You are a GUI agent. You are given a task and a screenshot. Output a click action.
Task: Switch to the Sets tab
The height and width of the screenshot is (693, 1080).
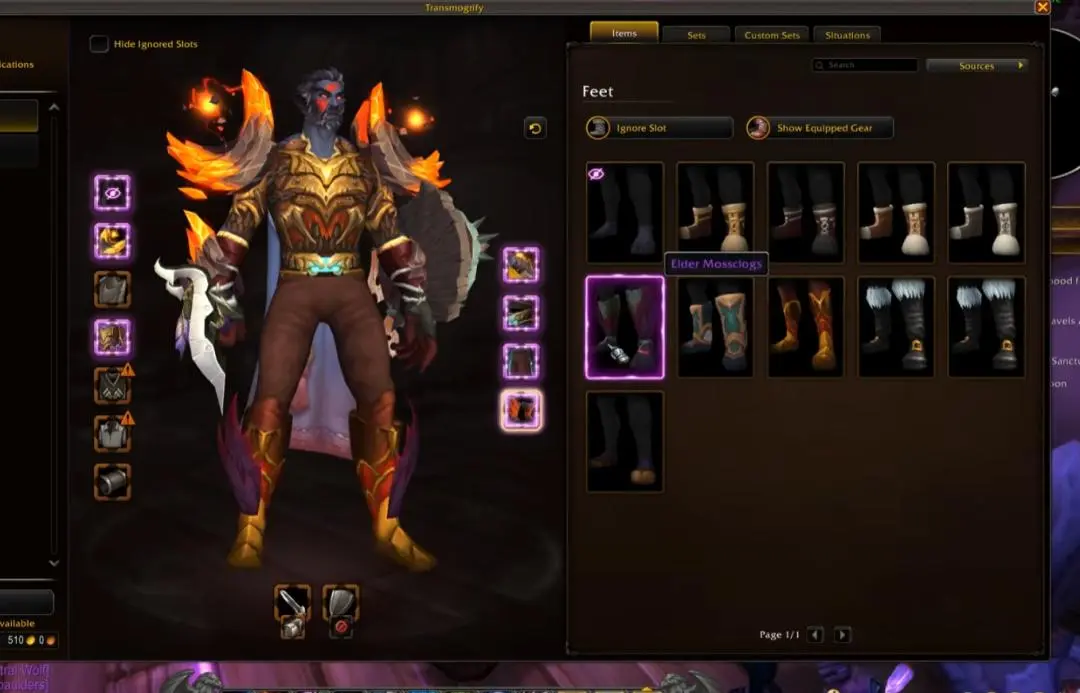click(696, 35)
